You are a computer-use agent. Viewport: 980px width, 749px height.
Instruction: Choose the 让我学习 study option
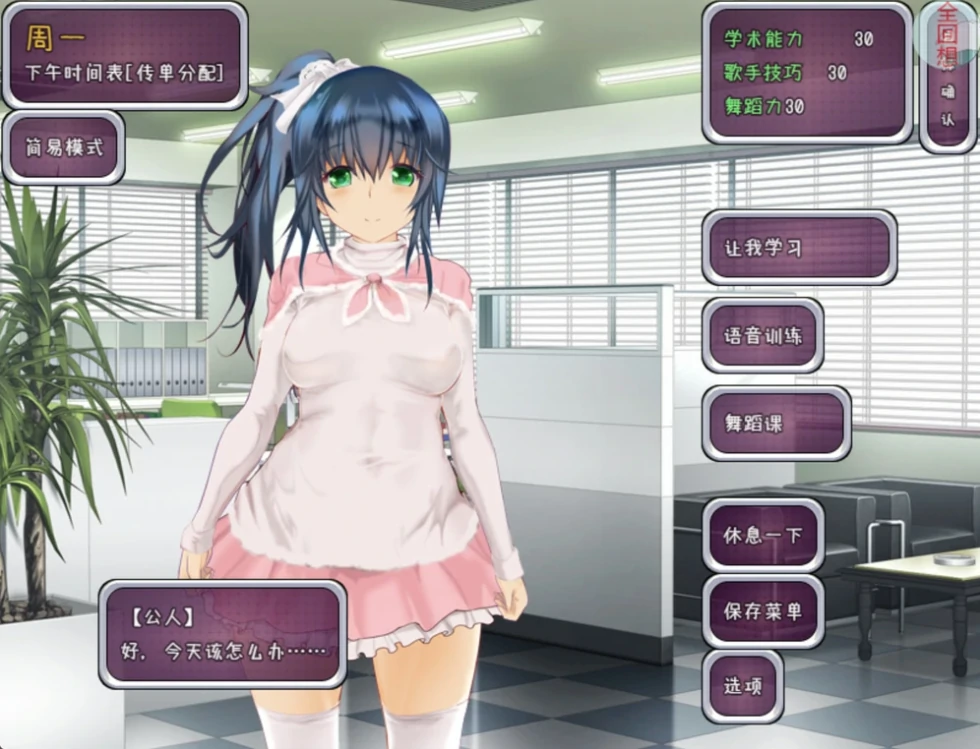pyautogui.click(x=799, y=248)
